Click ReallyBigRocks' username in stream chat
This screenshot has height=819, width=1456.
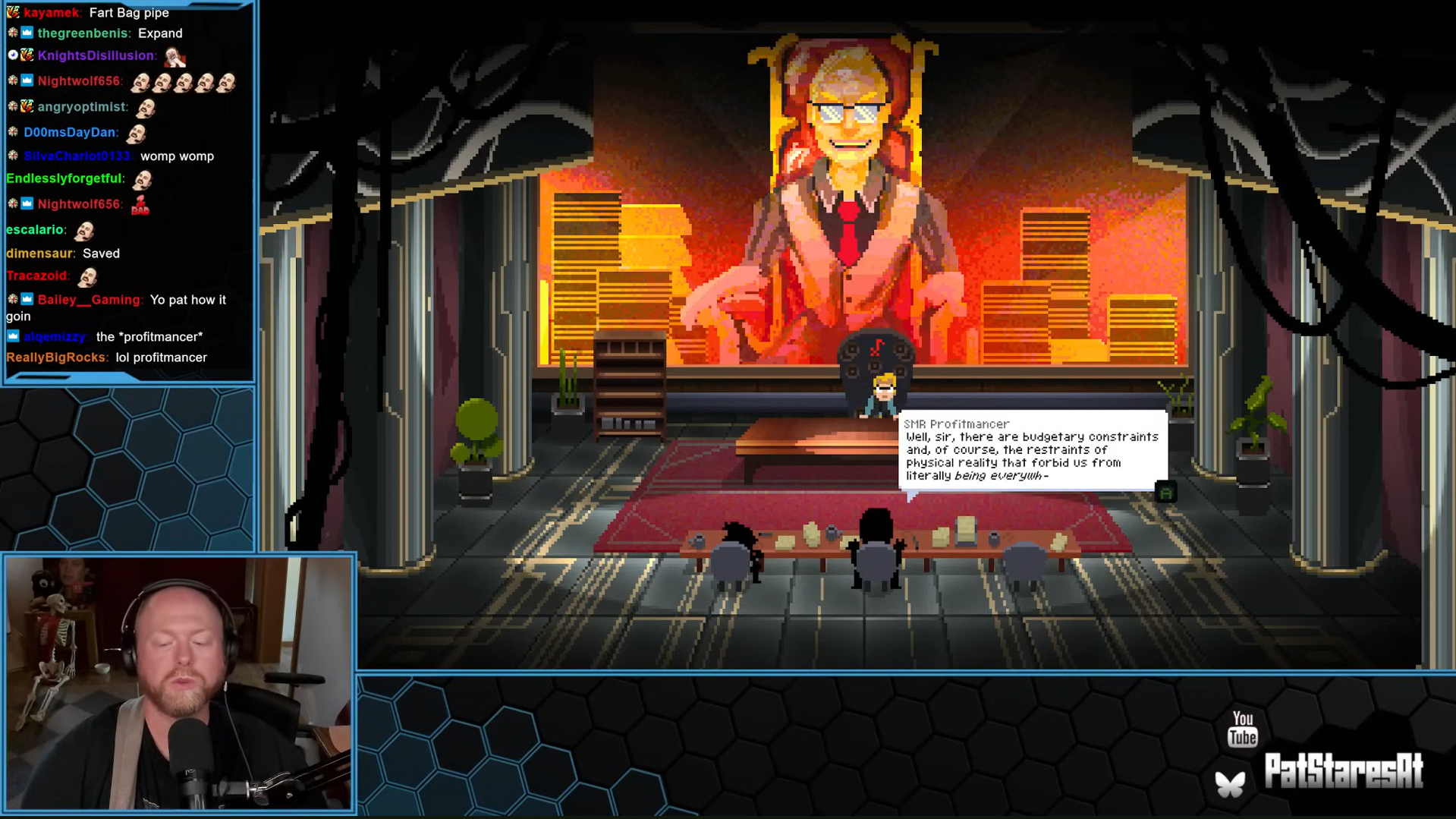coord(56,358)
